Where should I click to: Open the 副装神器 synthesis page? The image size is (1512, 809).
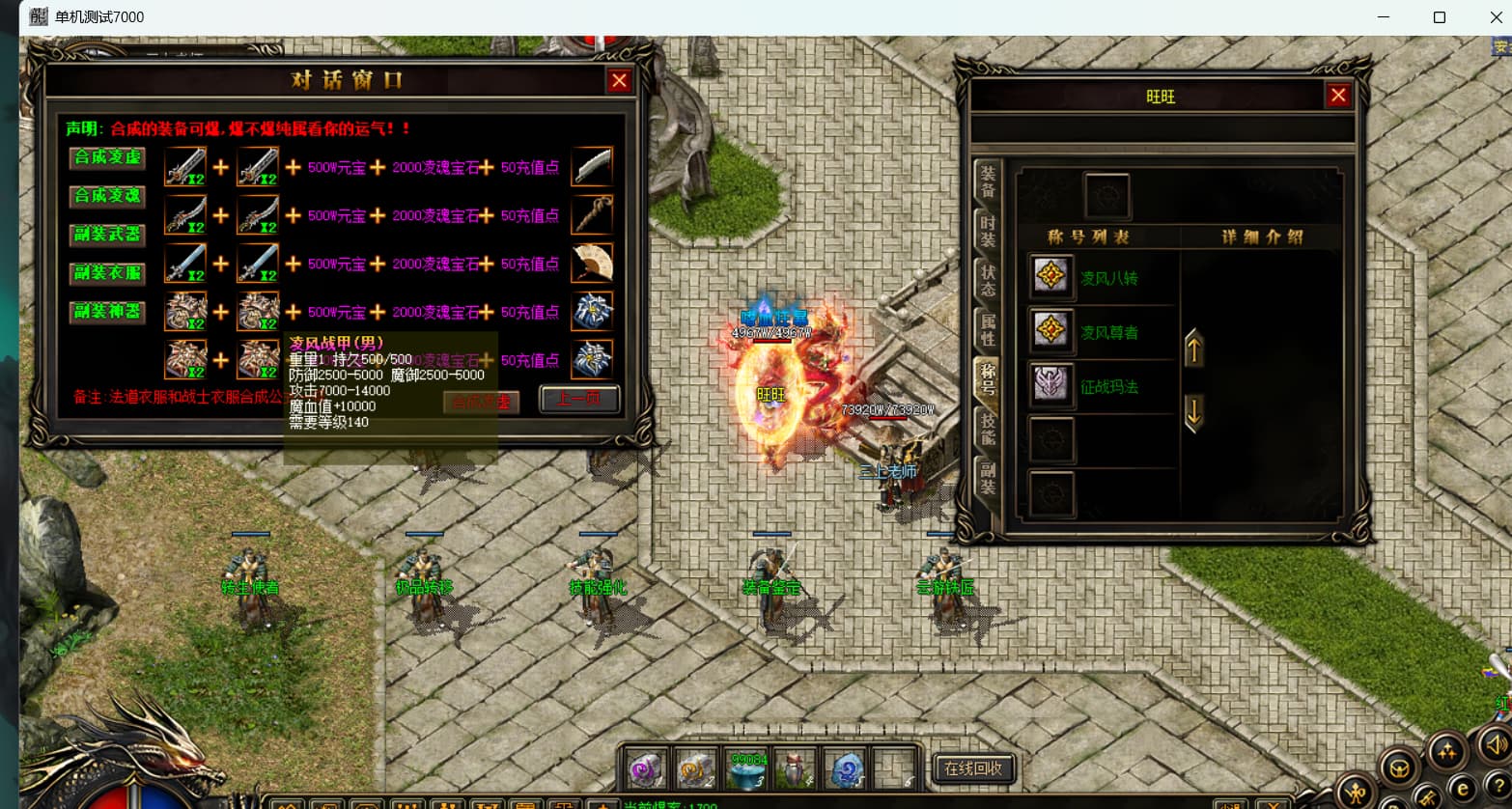click(x=107, y=312)
